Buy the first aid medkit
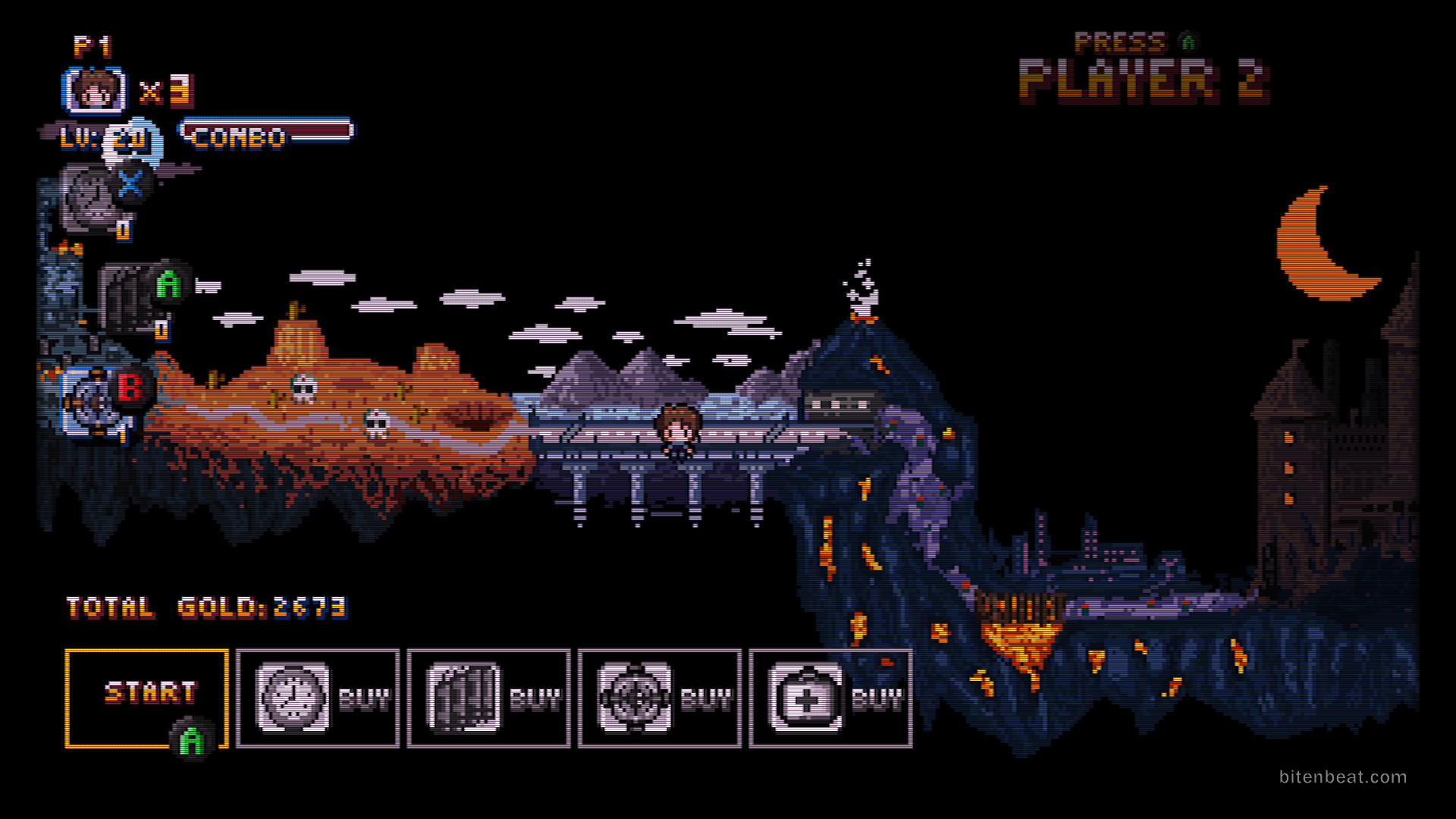1456x819 pixels. 830,698
